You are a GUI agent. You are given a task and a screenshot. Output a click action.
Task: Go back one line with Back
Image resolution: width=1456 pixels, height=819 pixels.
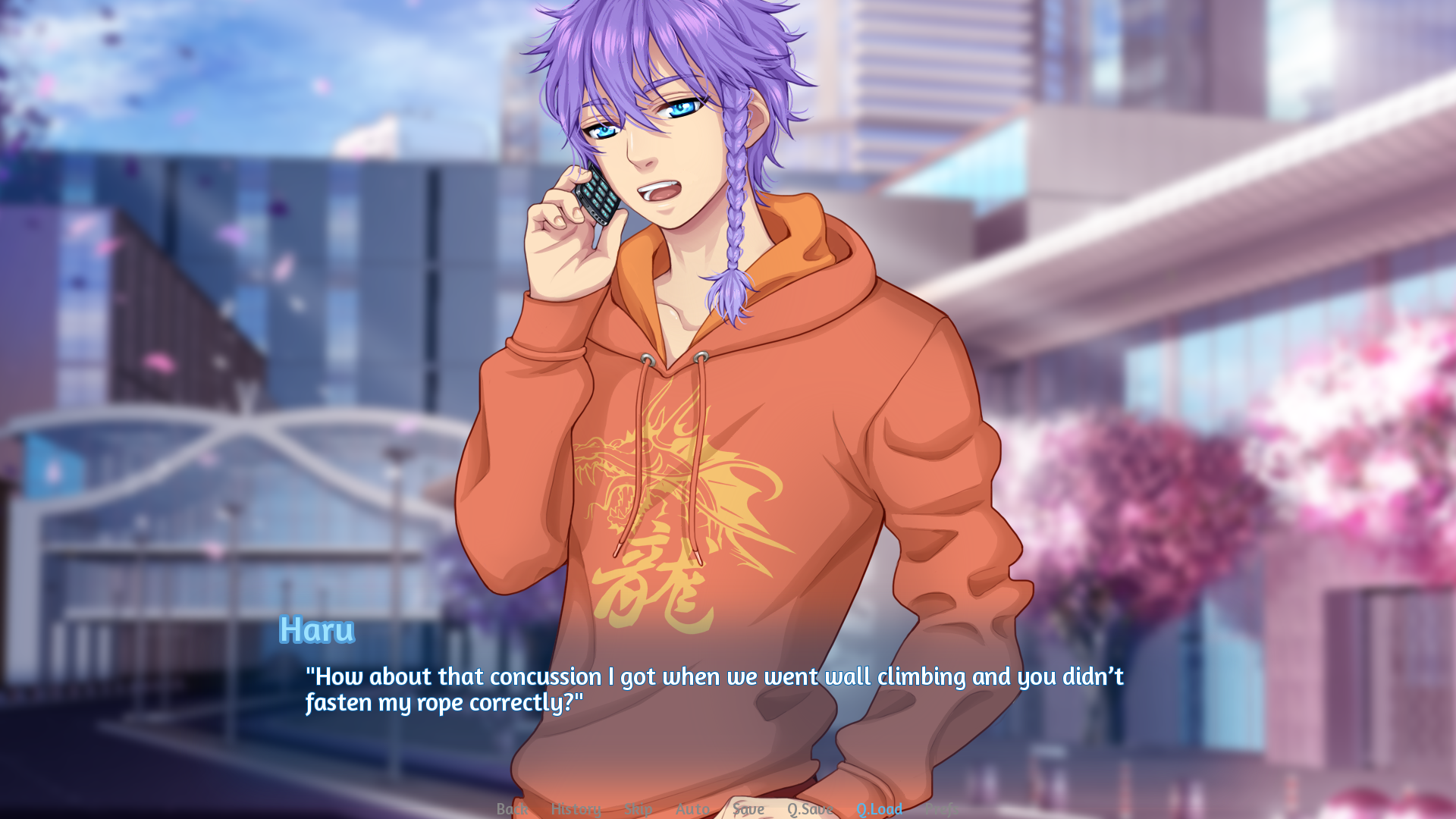coord(512,809)
